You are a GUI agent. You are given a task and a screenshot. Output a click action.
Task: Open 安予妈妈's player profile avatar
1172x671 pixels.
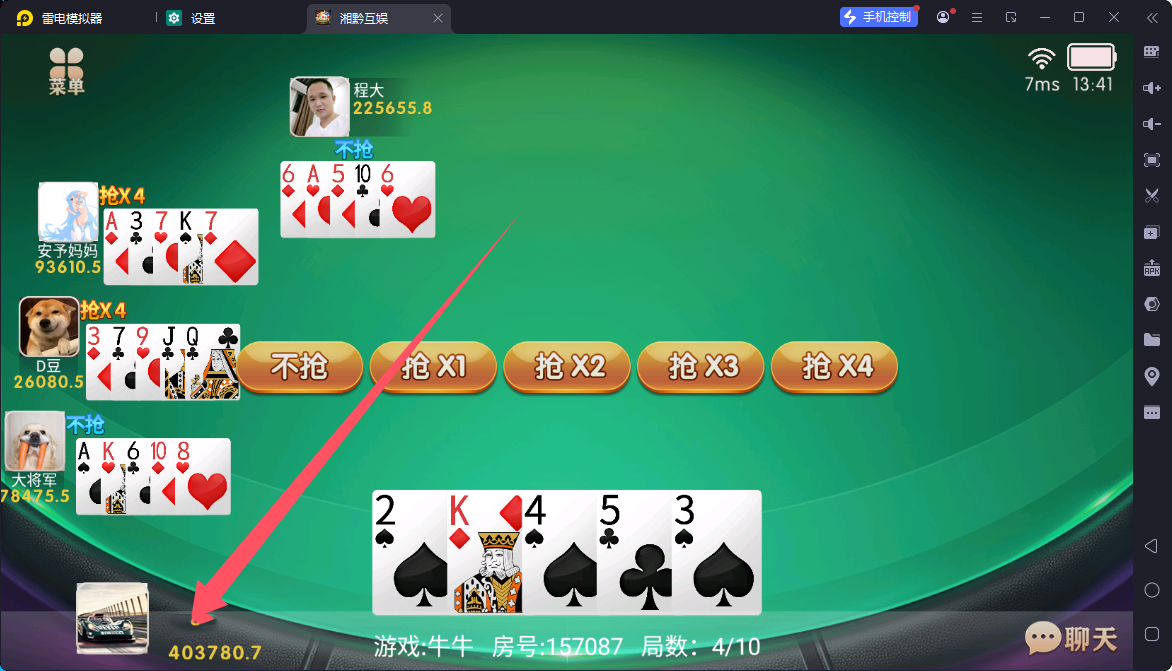coord(68,211)
